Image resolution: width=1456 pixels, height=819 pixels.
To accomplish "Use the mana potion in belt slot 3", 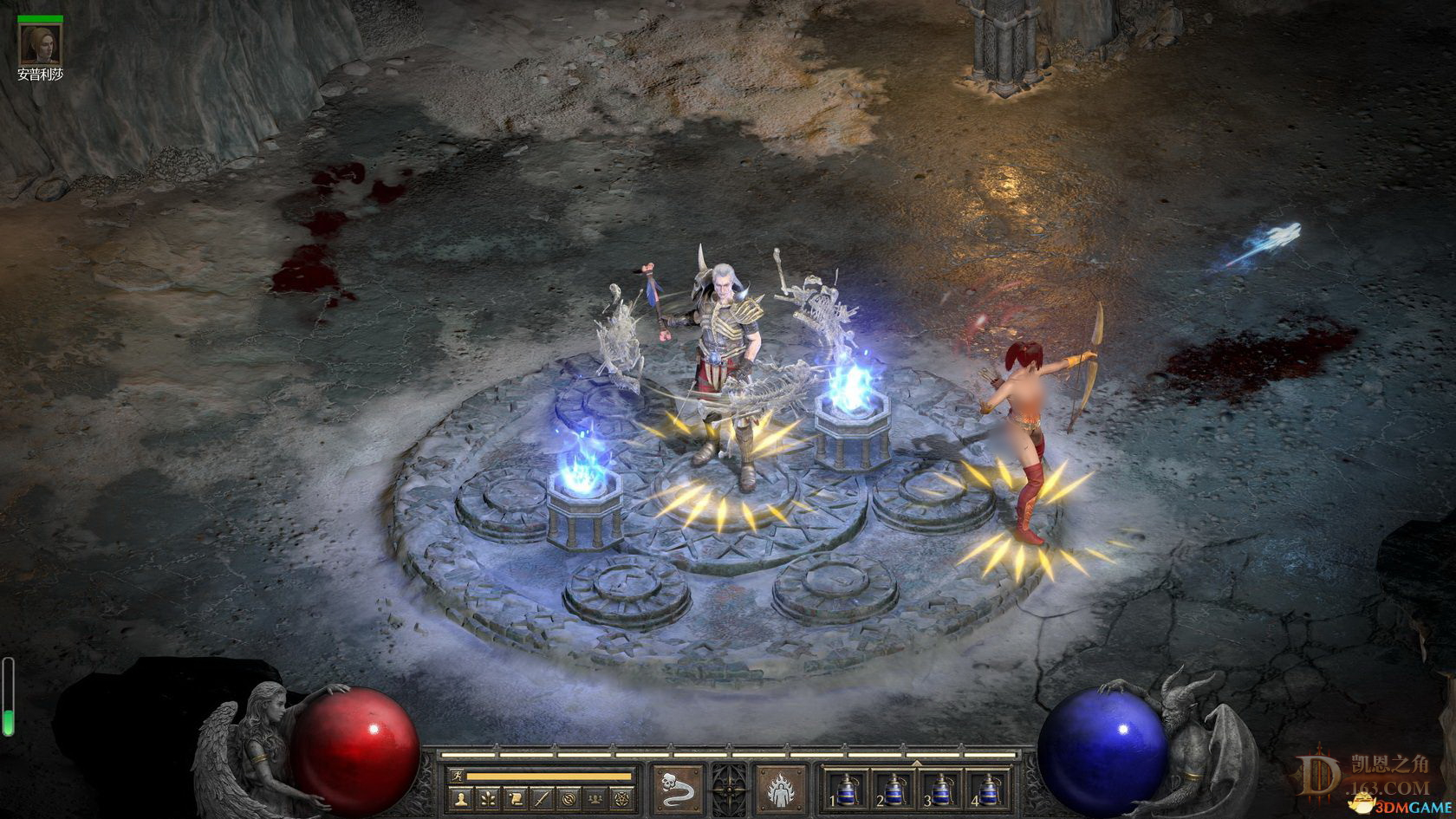I will 939,788.
